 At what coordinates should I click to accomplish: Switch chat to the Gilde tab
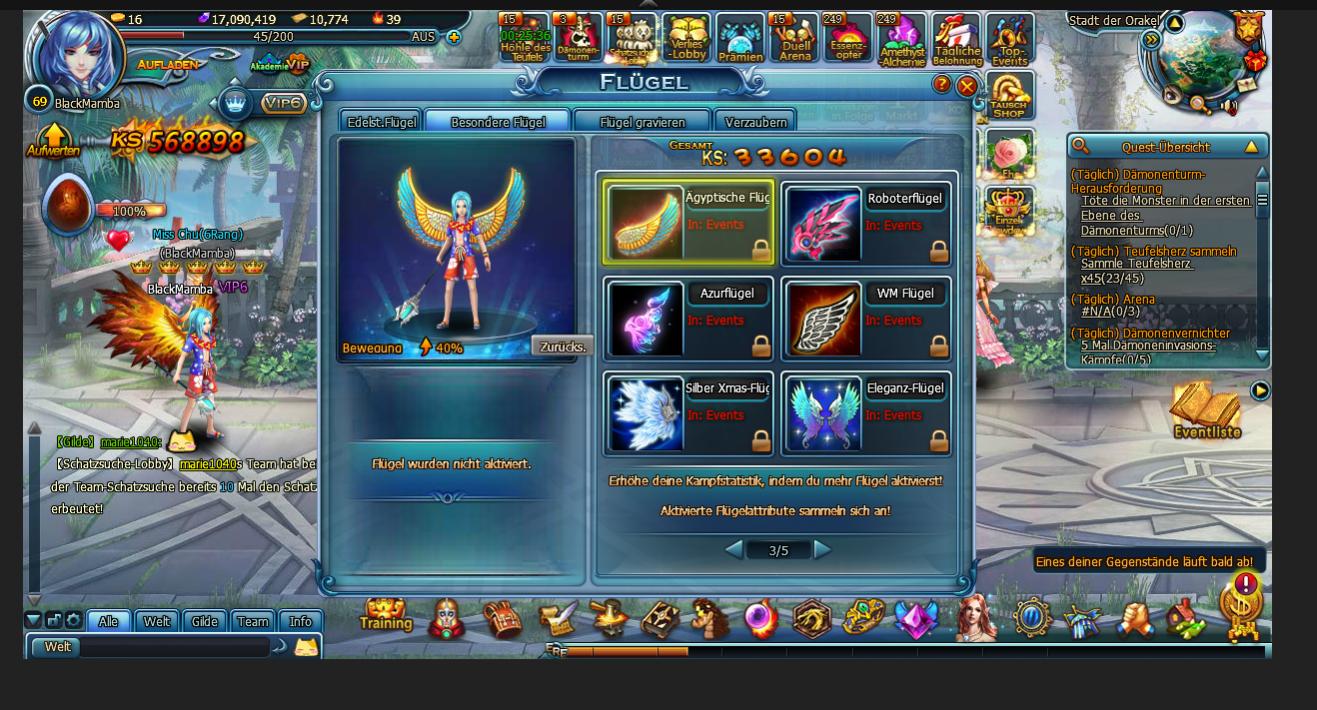tap(204, 621)
